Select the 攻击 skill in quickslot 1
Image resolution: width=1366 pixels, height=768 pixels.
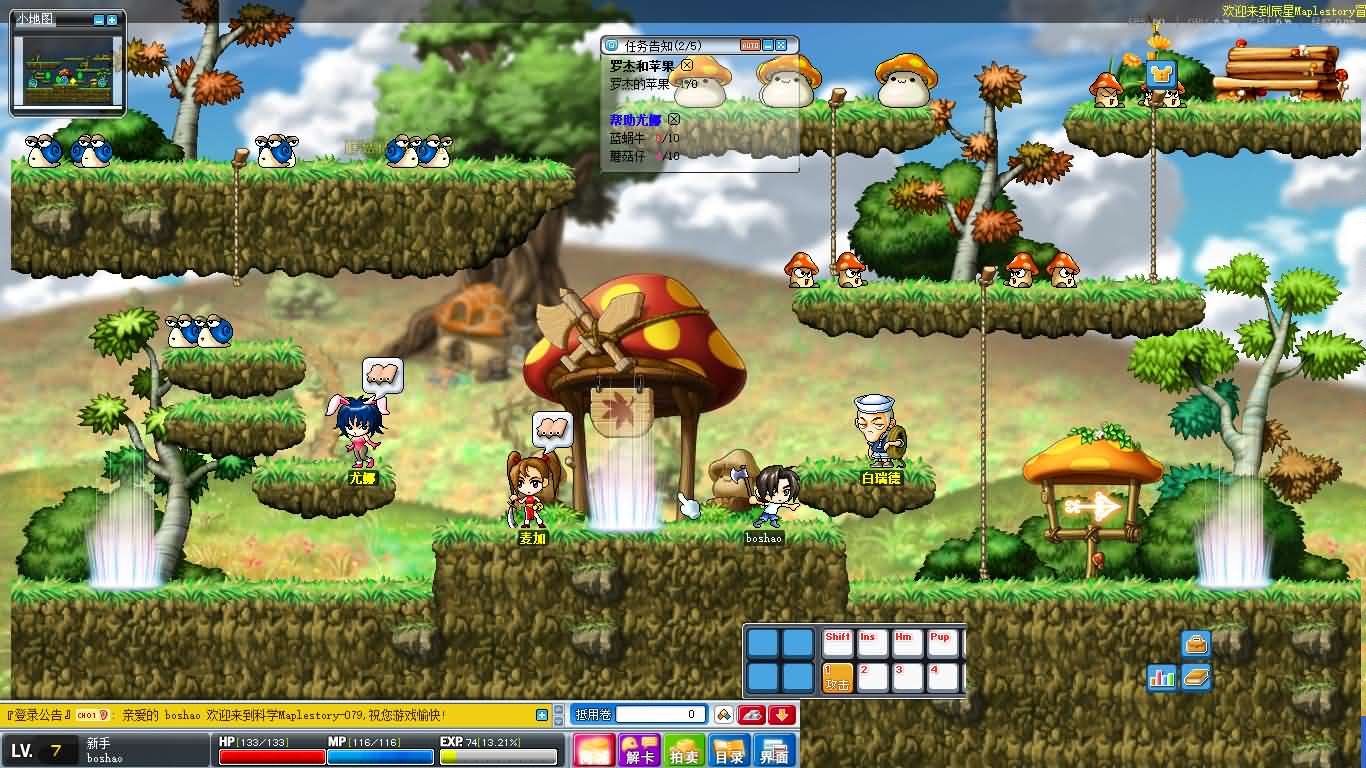[x=838, y=680]
